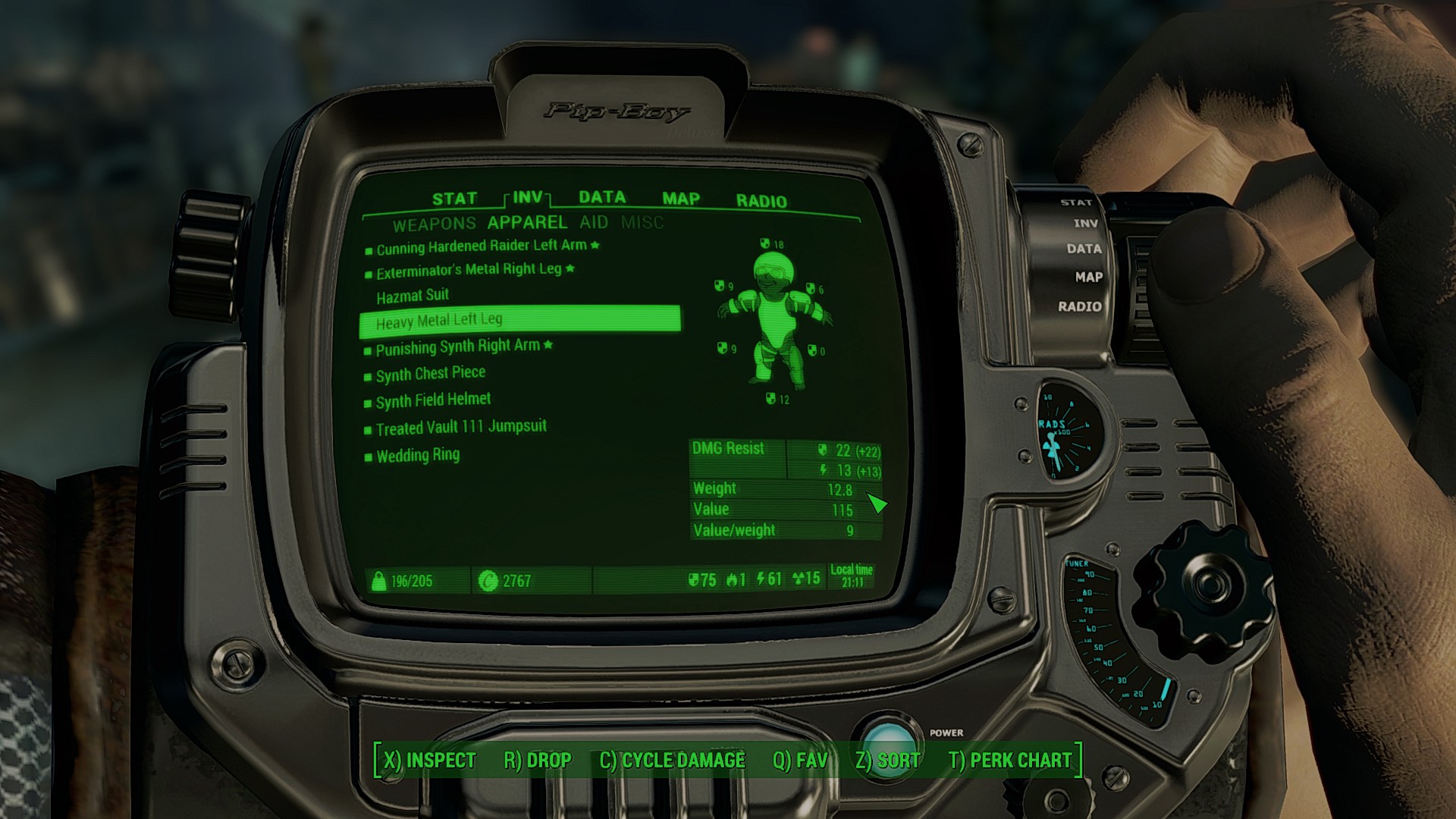Switch to the STAT tab

coord(454,199)
